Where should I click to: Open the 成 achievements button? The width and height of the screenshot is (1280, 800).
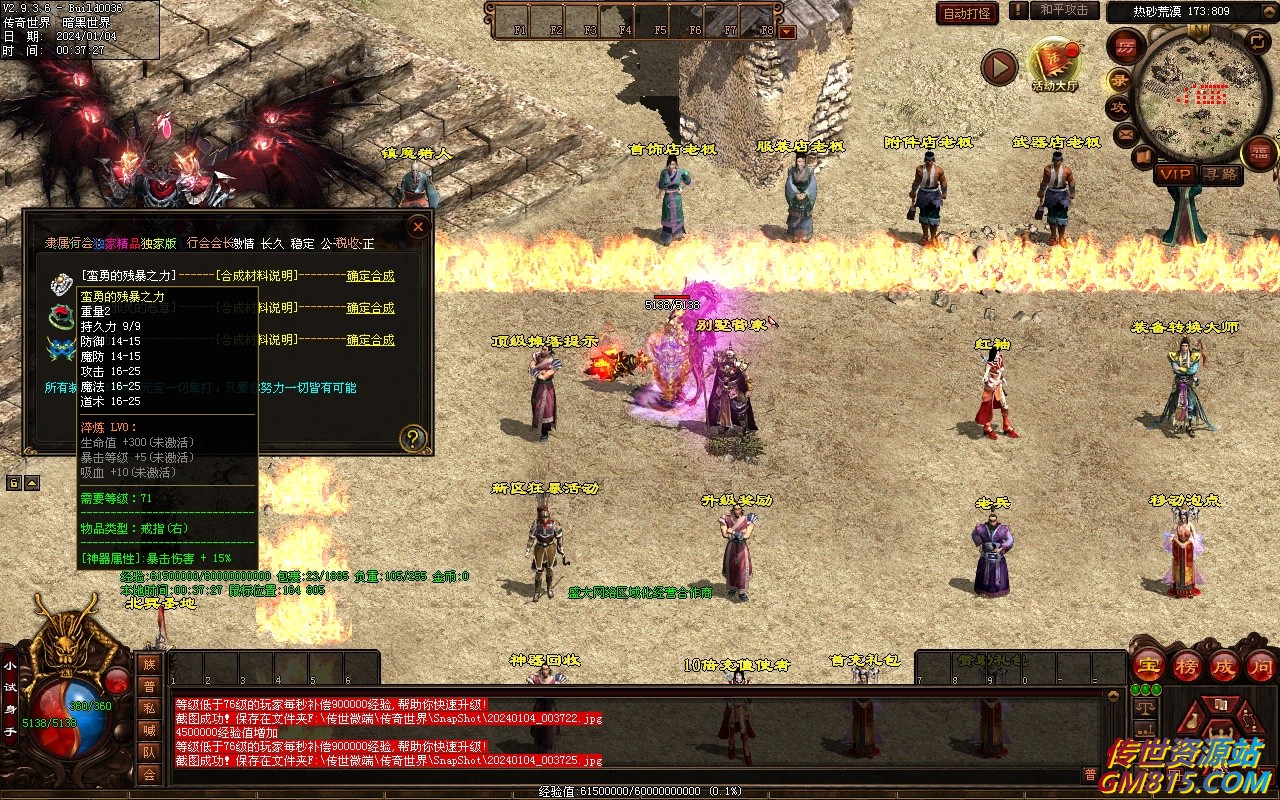click(1224, 665)
